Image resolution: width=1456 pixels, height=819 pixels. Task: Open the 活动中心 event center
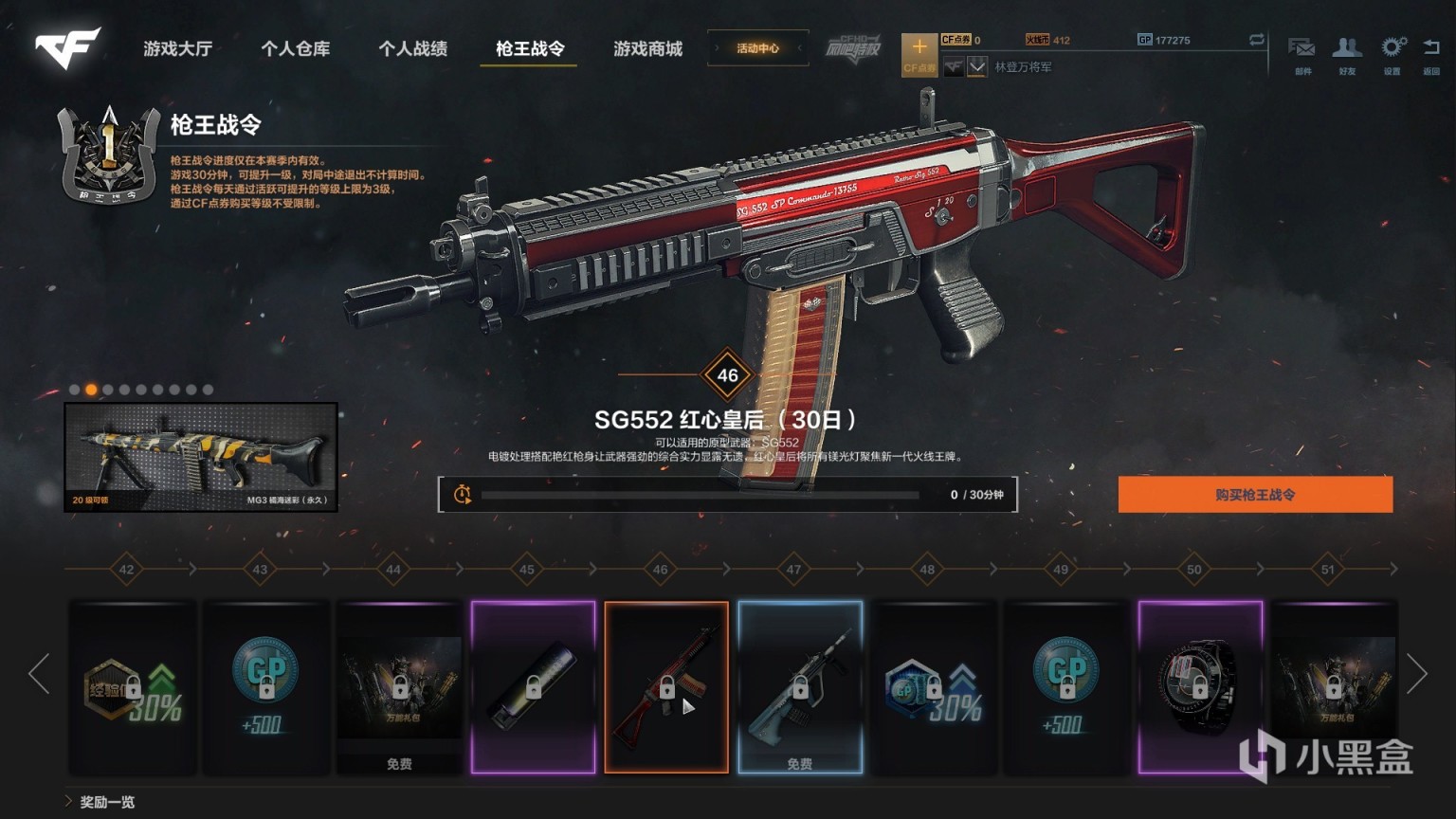[x=757, y=48]
